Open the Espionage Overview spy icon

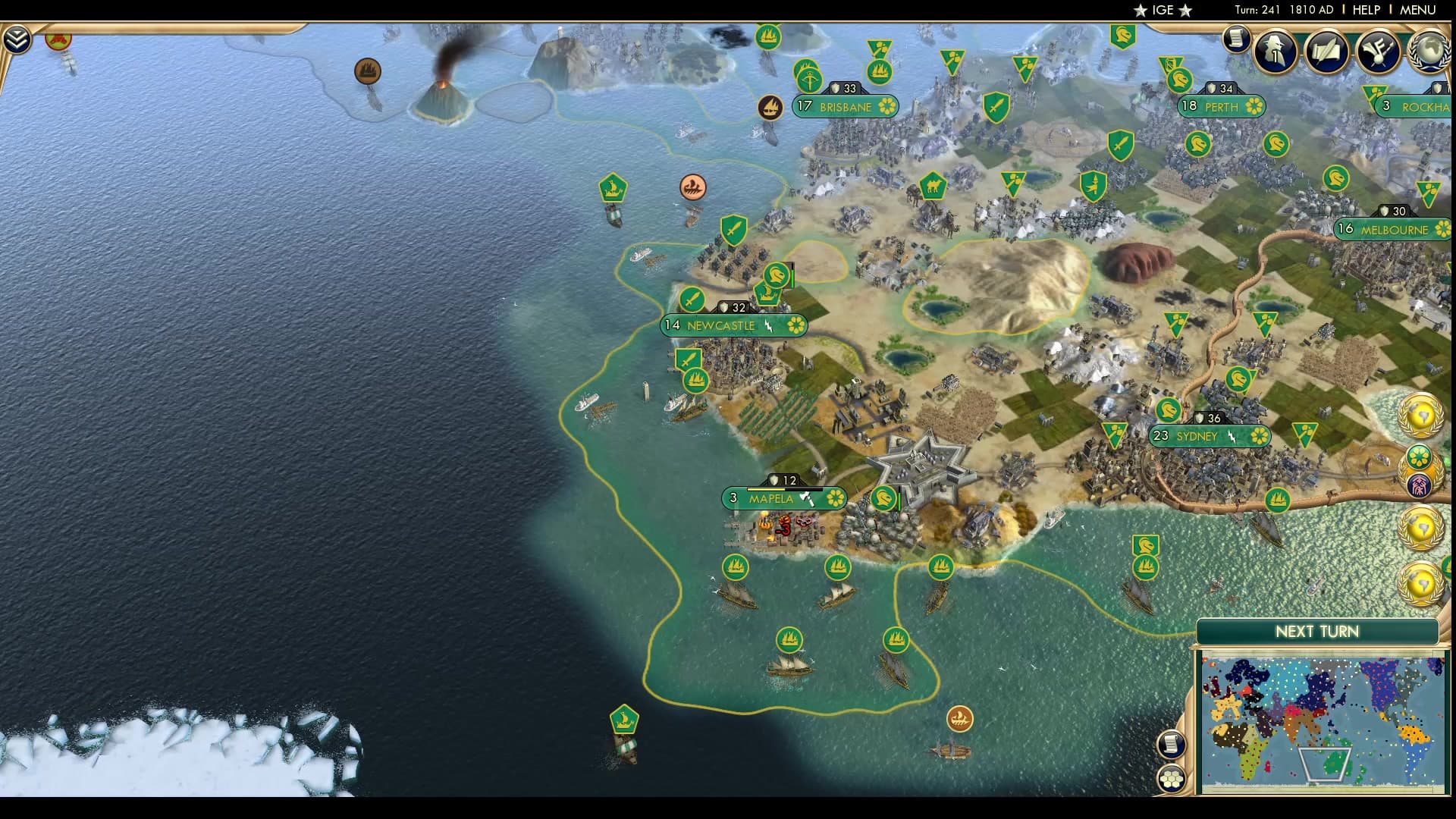[x=1274, y=52]
